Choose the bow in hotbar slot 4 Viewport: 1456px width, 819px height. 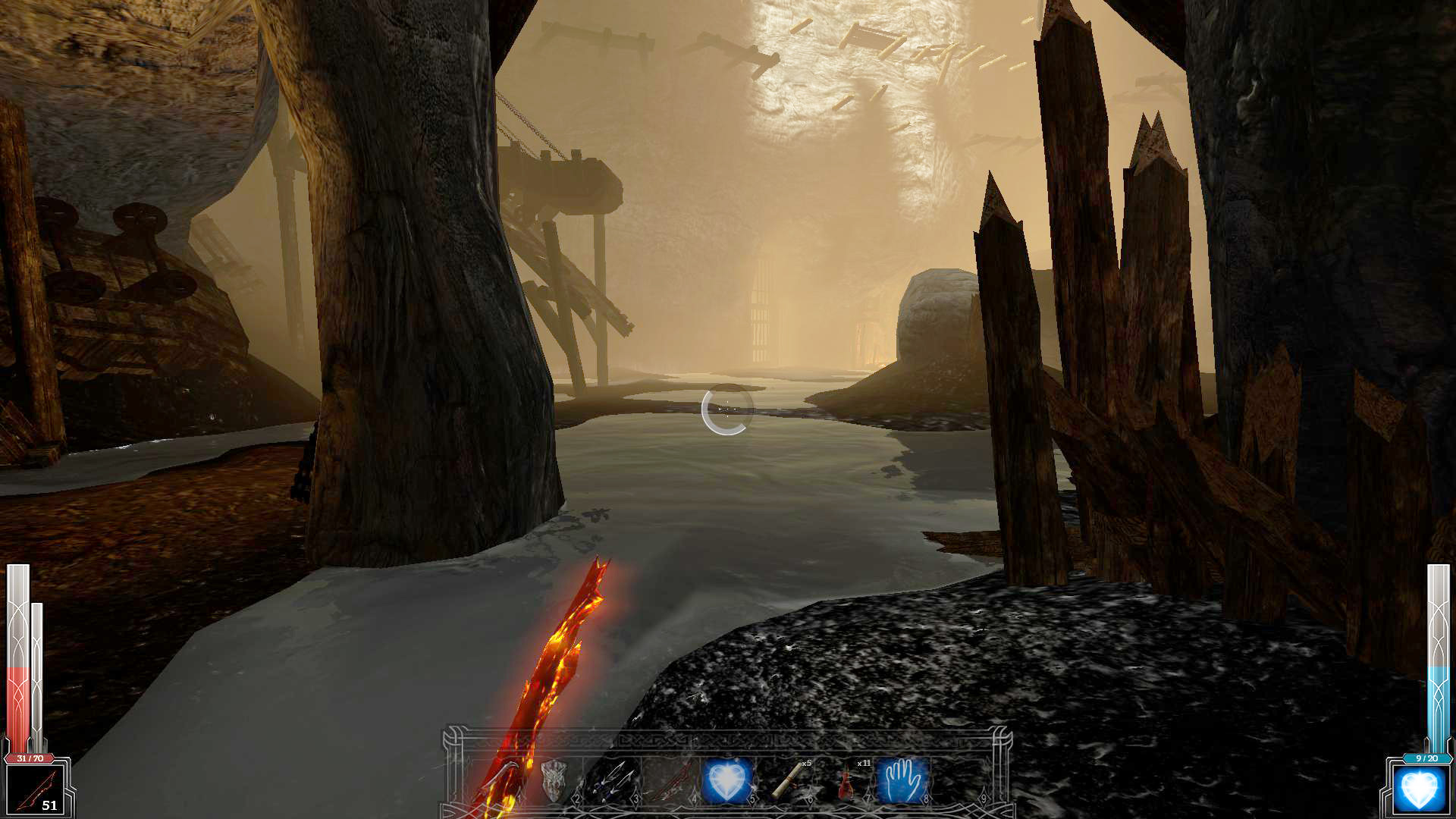tap(670, 780)
